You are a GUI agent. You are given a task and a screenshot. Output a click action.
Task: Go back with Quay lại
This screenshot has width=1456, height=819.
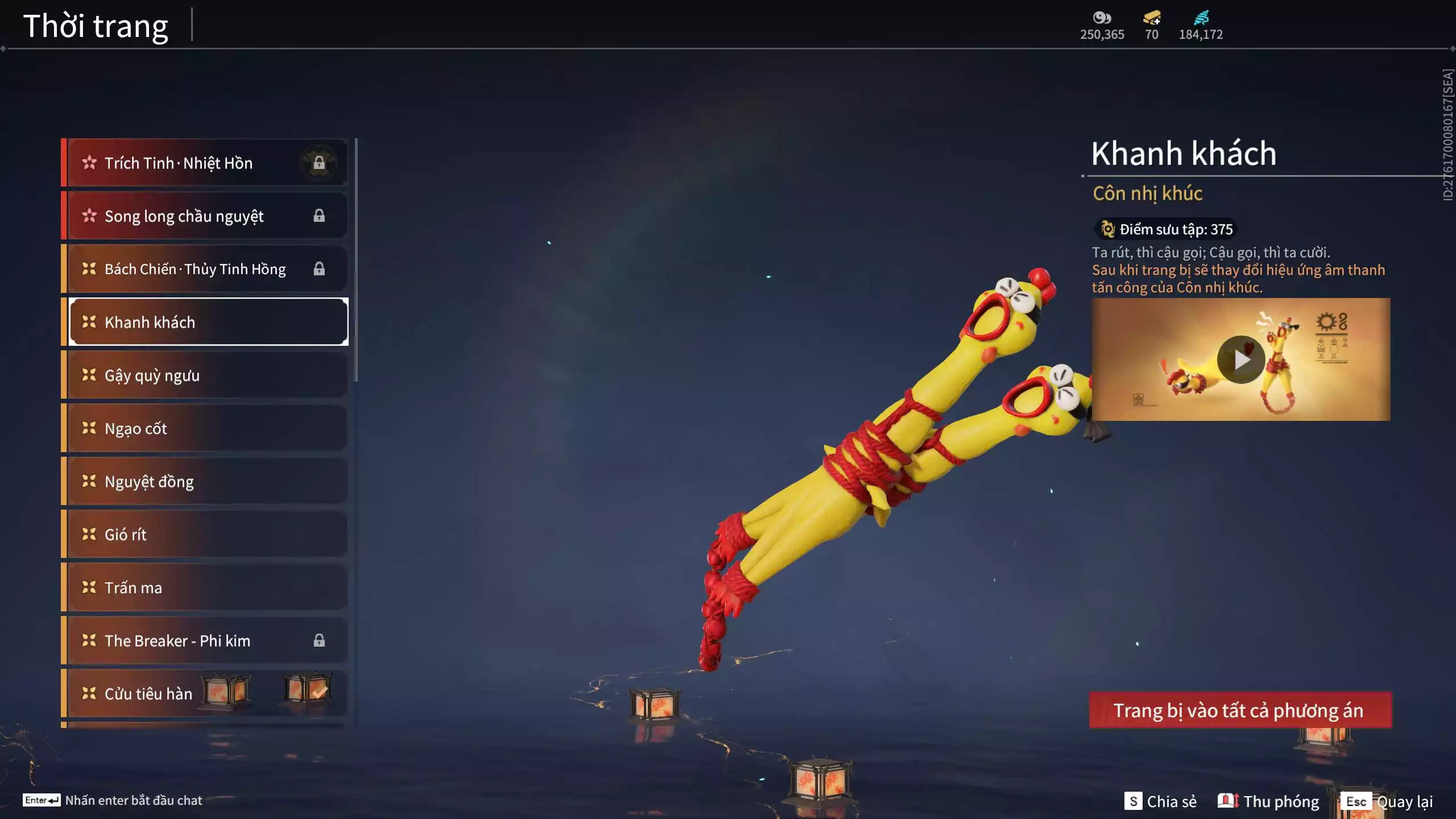tap(1388, 801)
